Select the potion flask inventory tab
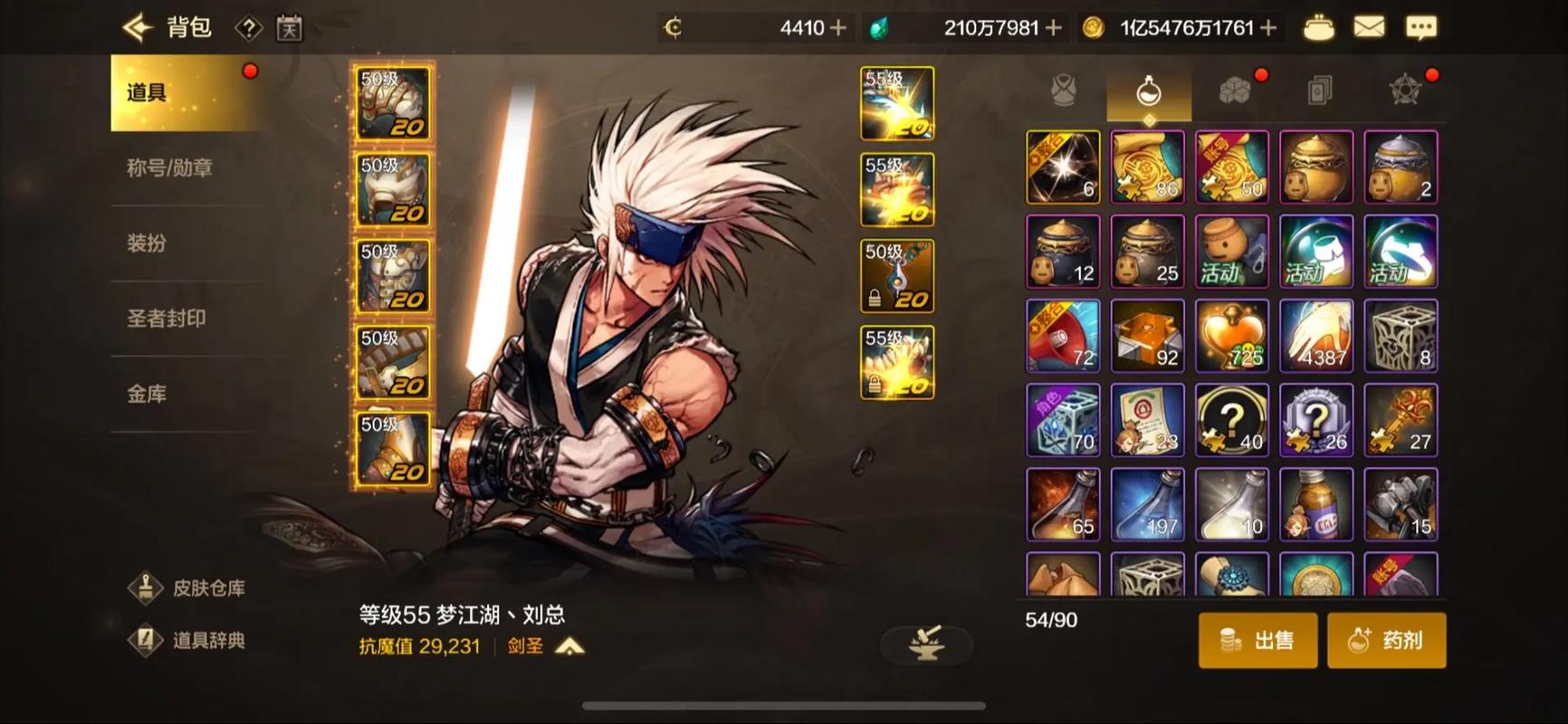 (x=1149, y=91)
